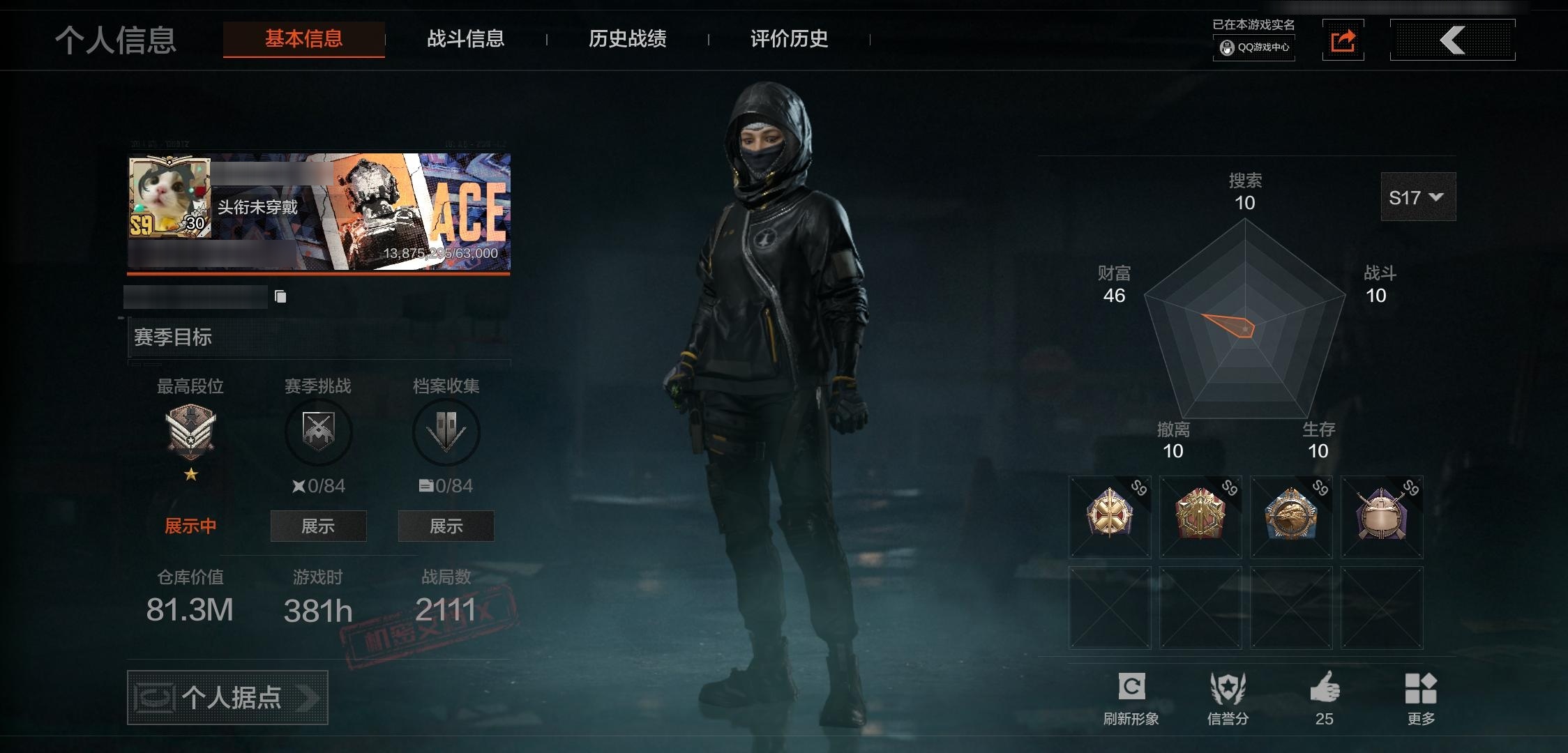Screen dimensions: 1568x753
Task: Select the first S9 gold medal thumbnail
Action: (1109, 517)
